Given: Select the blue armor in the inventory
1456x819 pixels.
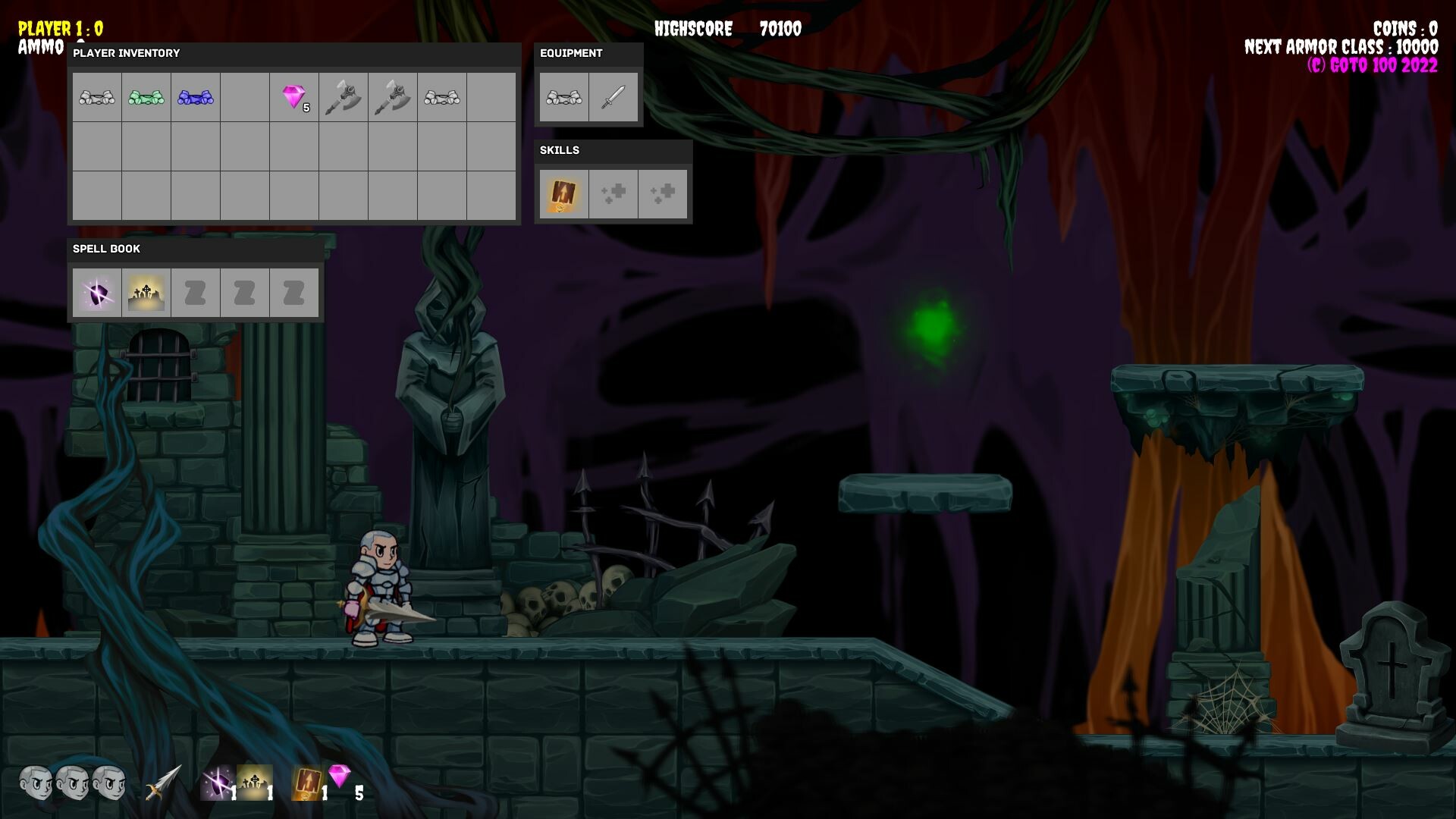Looking at the screenshot, I should pos(194,97).
